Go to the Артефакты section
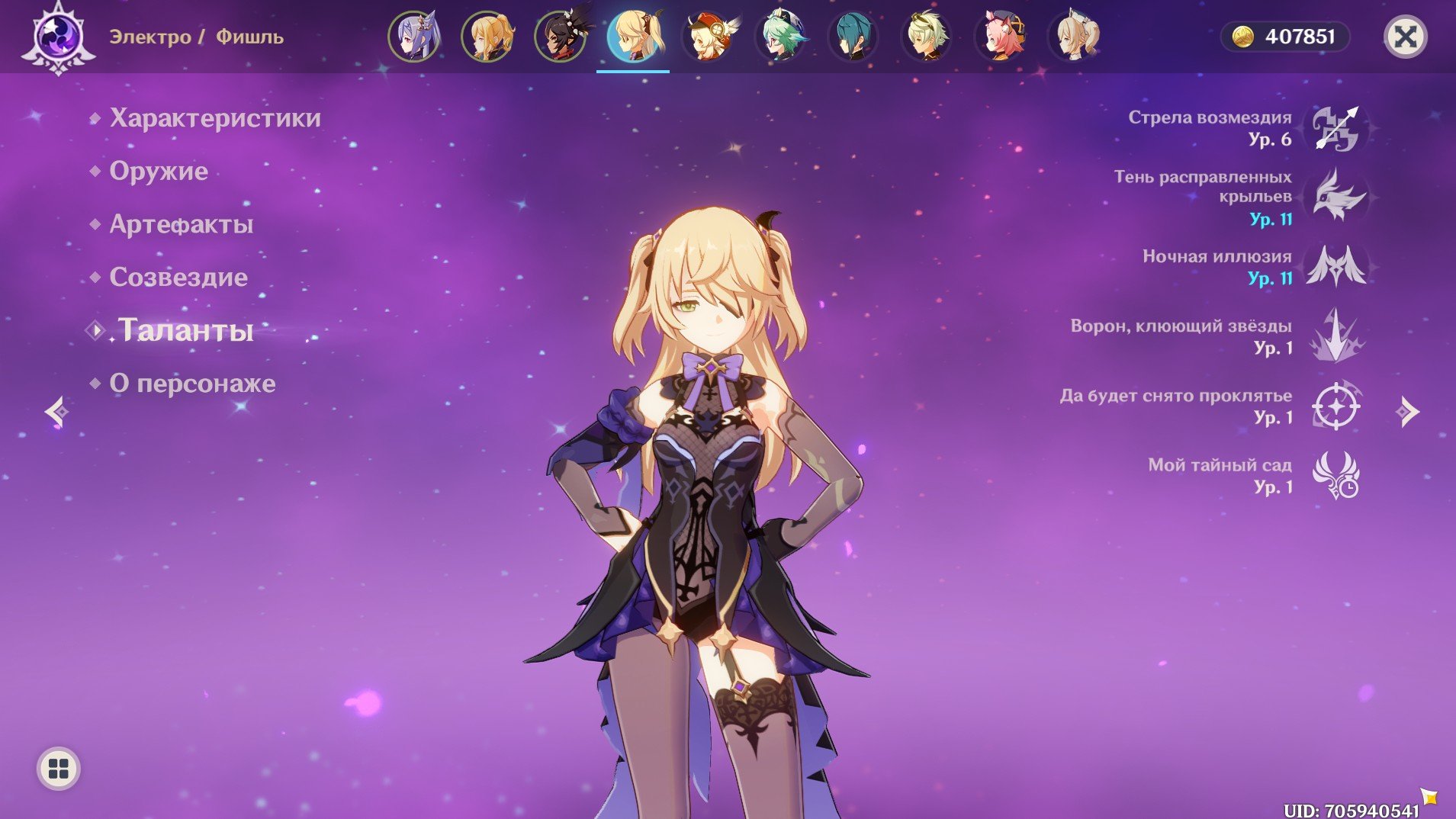The height and width of the screenshot is (819, 1456). click(181, 224)
